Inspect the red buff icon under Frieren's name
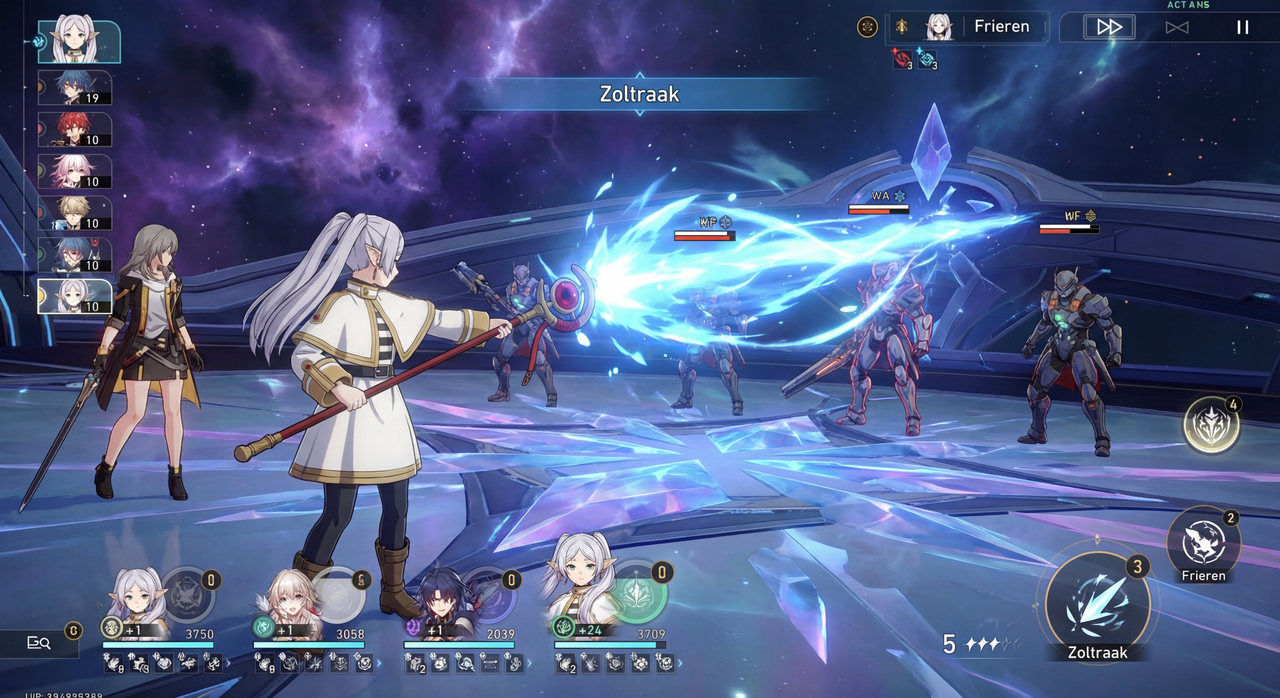The width and height of the screenshot is (1280, 698). [x=901, y=61]
